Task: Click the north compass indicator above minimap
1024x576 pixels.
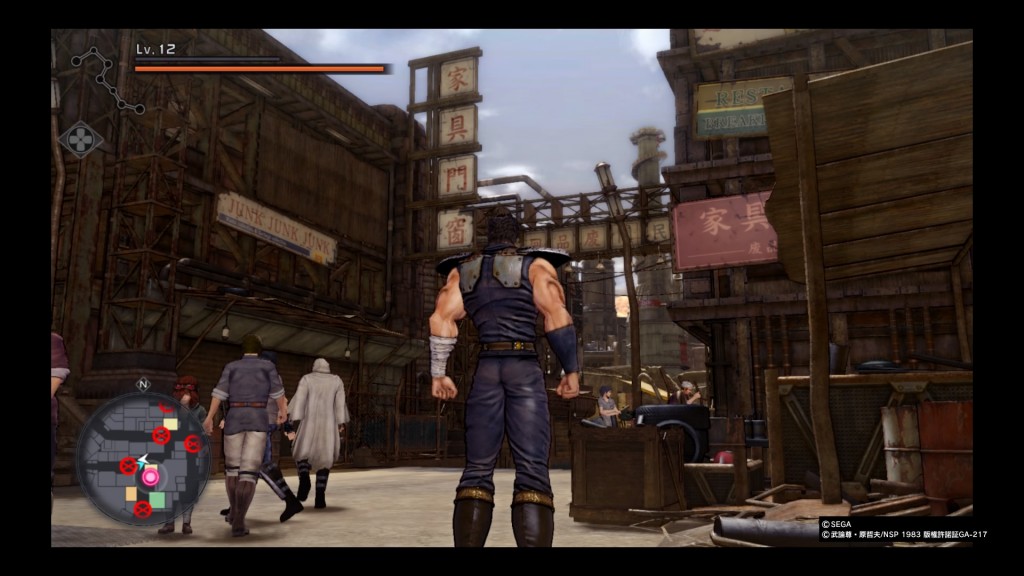Action: point(143,384)
